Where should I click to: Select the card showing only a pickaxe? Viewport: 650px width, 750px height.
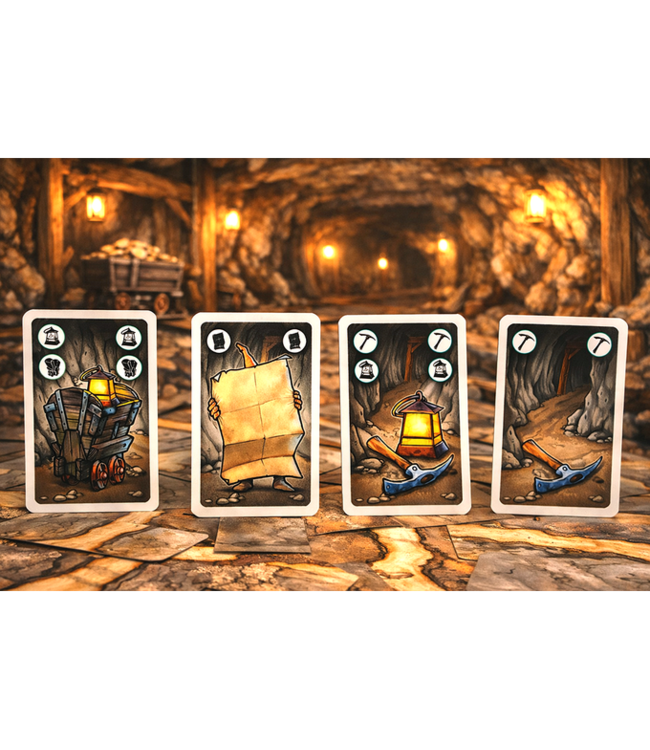tap(559, 415)
